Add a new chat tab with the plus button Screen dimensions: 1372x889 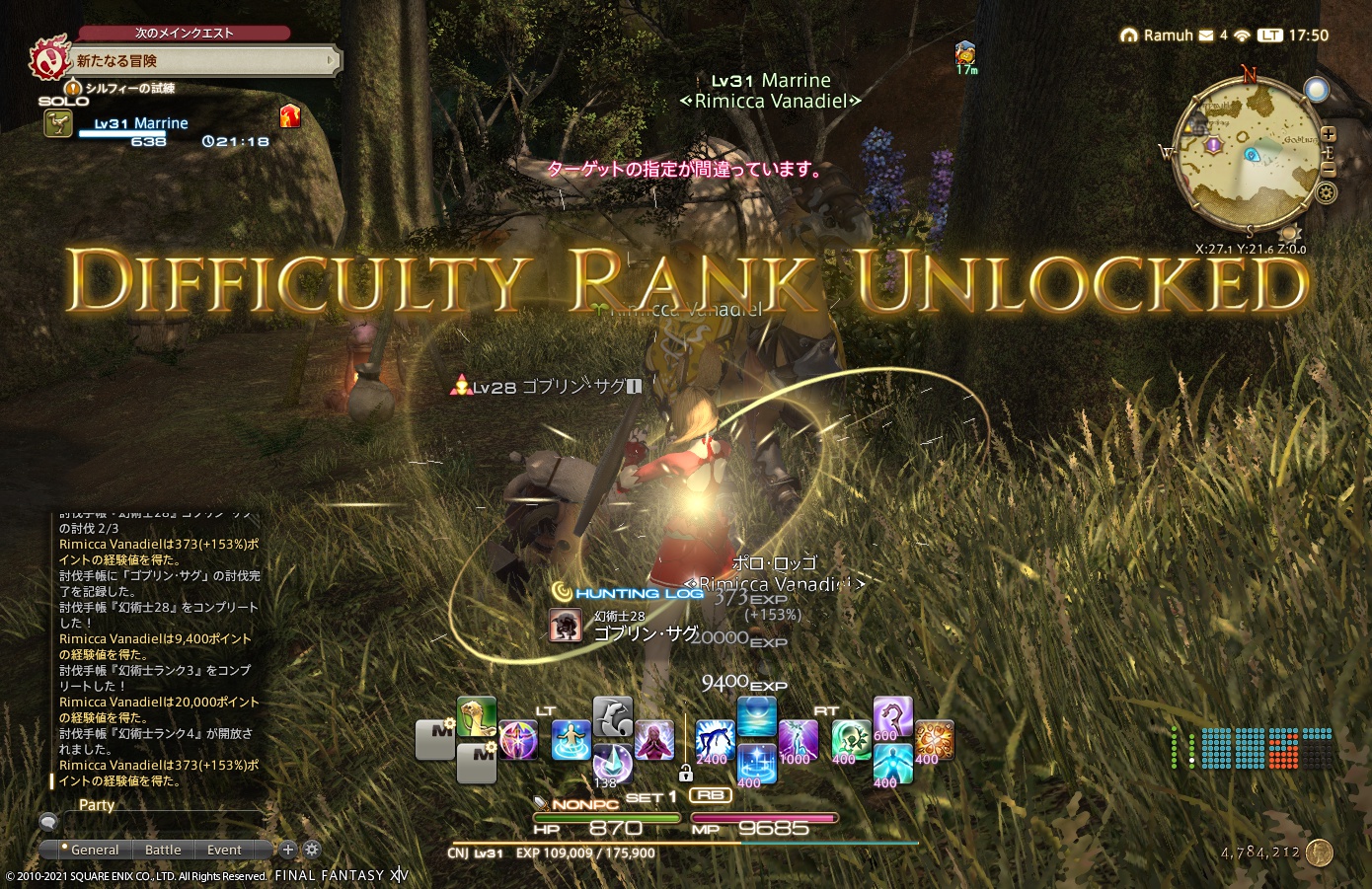[287, 850]
